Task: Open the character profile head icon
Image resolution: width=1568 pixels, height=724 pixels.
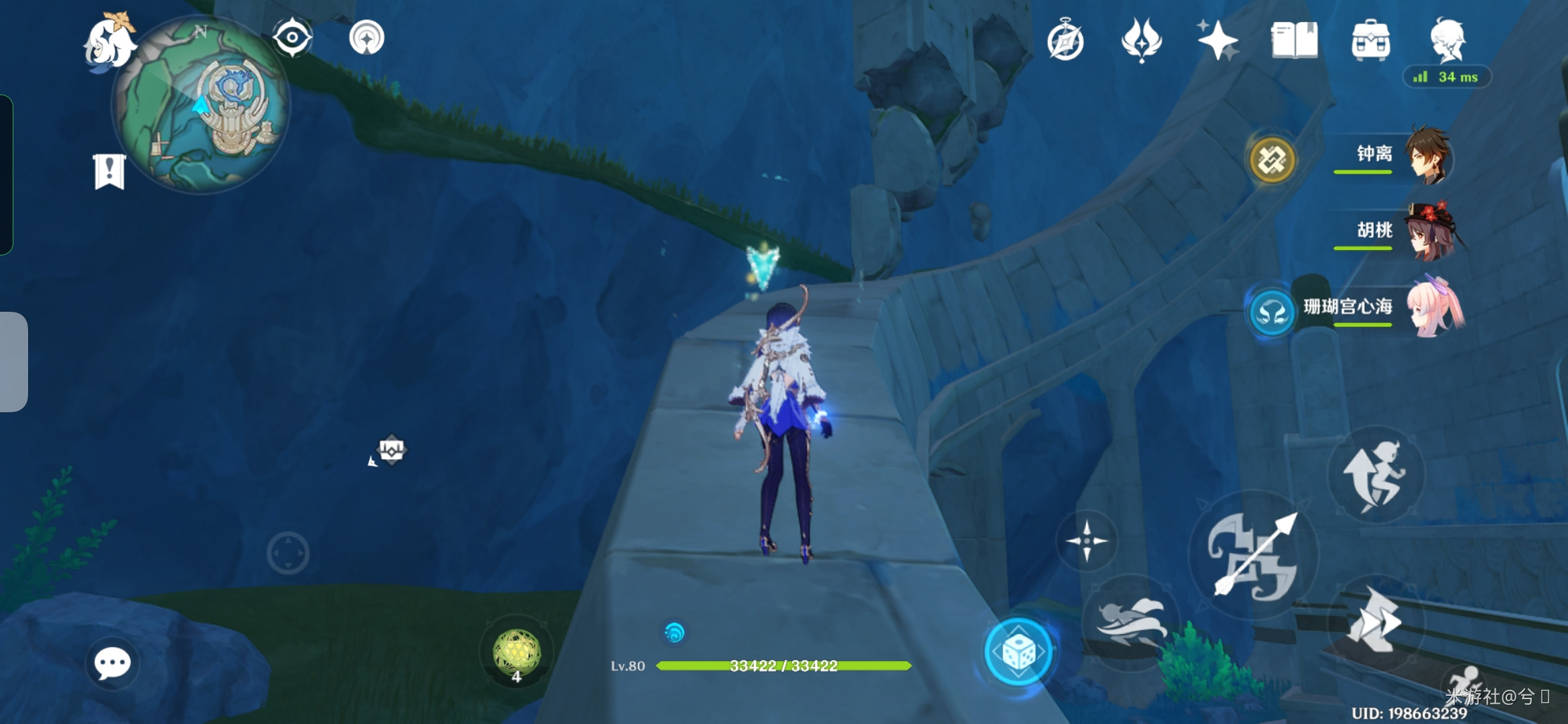Action: point(1448,40)
